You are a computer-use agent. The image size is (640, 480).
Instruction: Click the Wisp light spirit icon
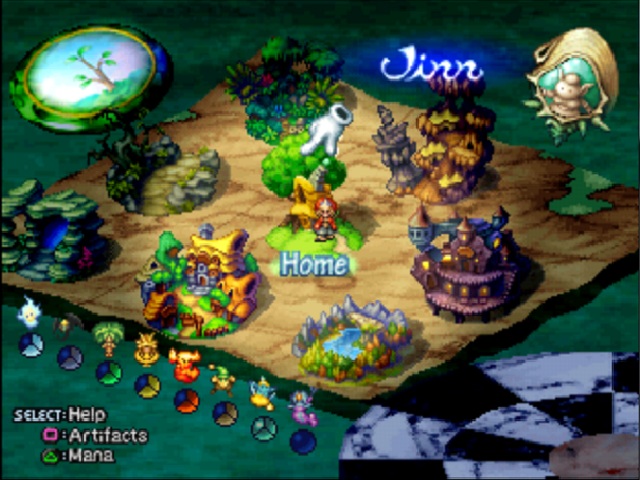tap(30, 313)
